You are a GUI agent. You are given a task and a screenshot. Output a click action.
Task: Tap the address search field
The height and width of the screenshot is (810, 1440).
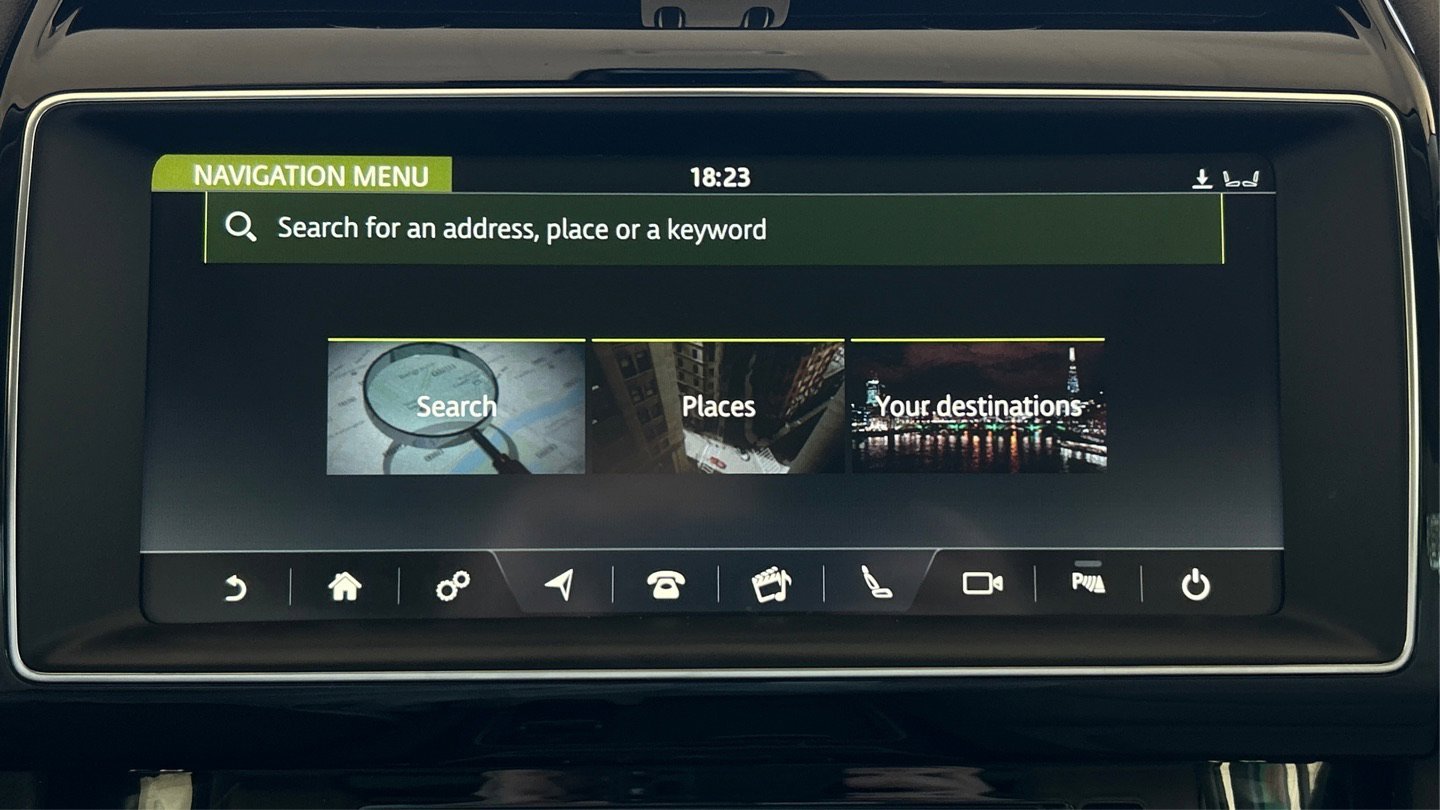pos(713,229)
